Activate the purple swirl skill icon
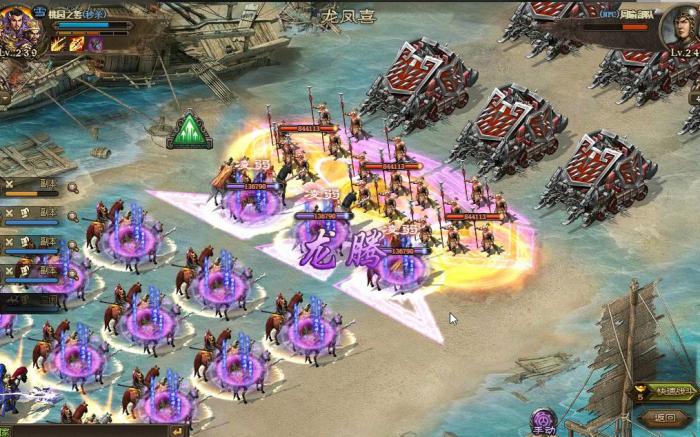This screenshot has height=437, width=700. [x=95, y=44]
